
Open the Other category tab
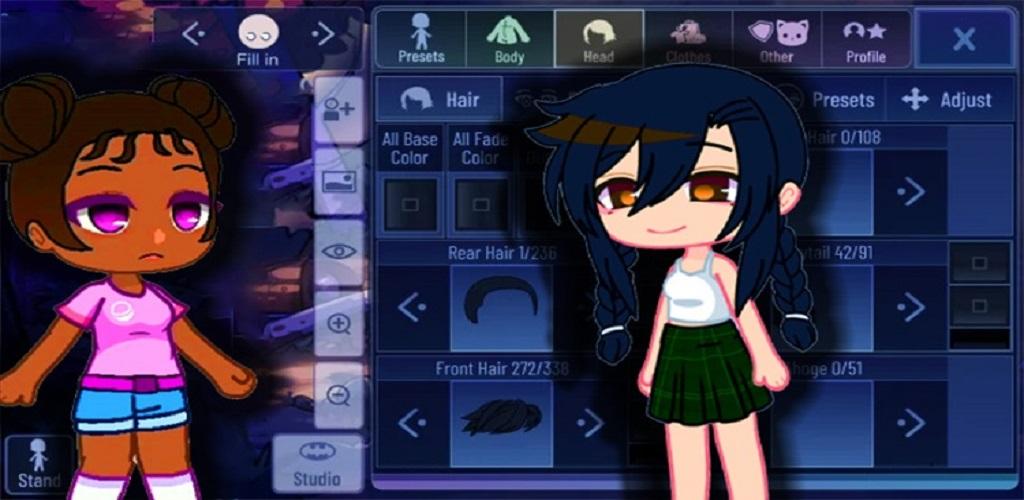(776, 40)
